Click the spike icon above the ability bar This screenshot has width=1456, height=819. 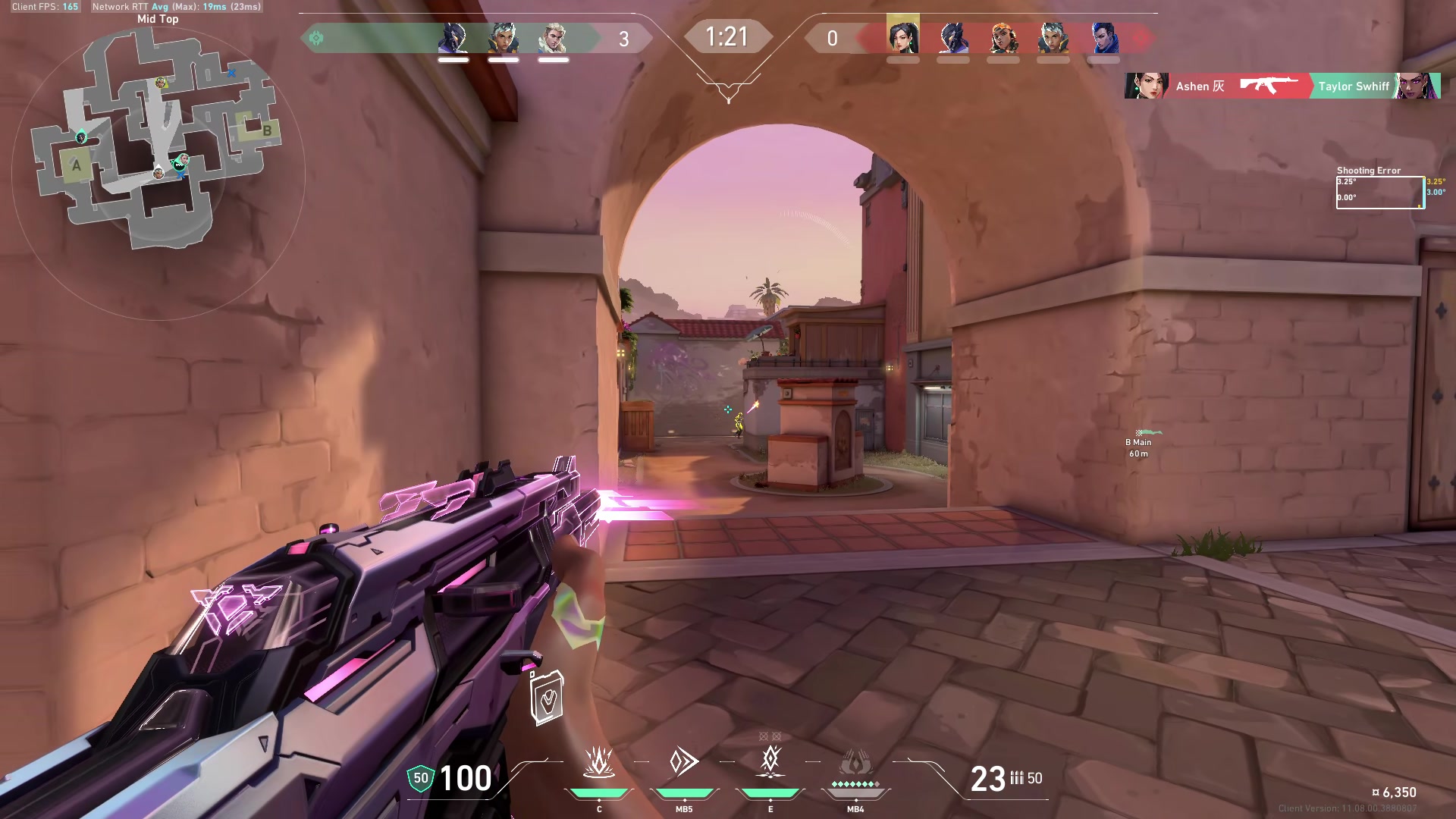(547, 698)
